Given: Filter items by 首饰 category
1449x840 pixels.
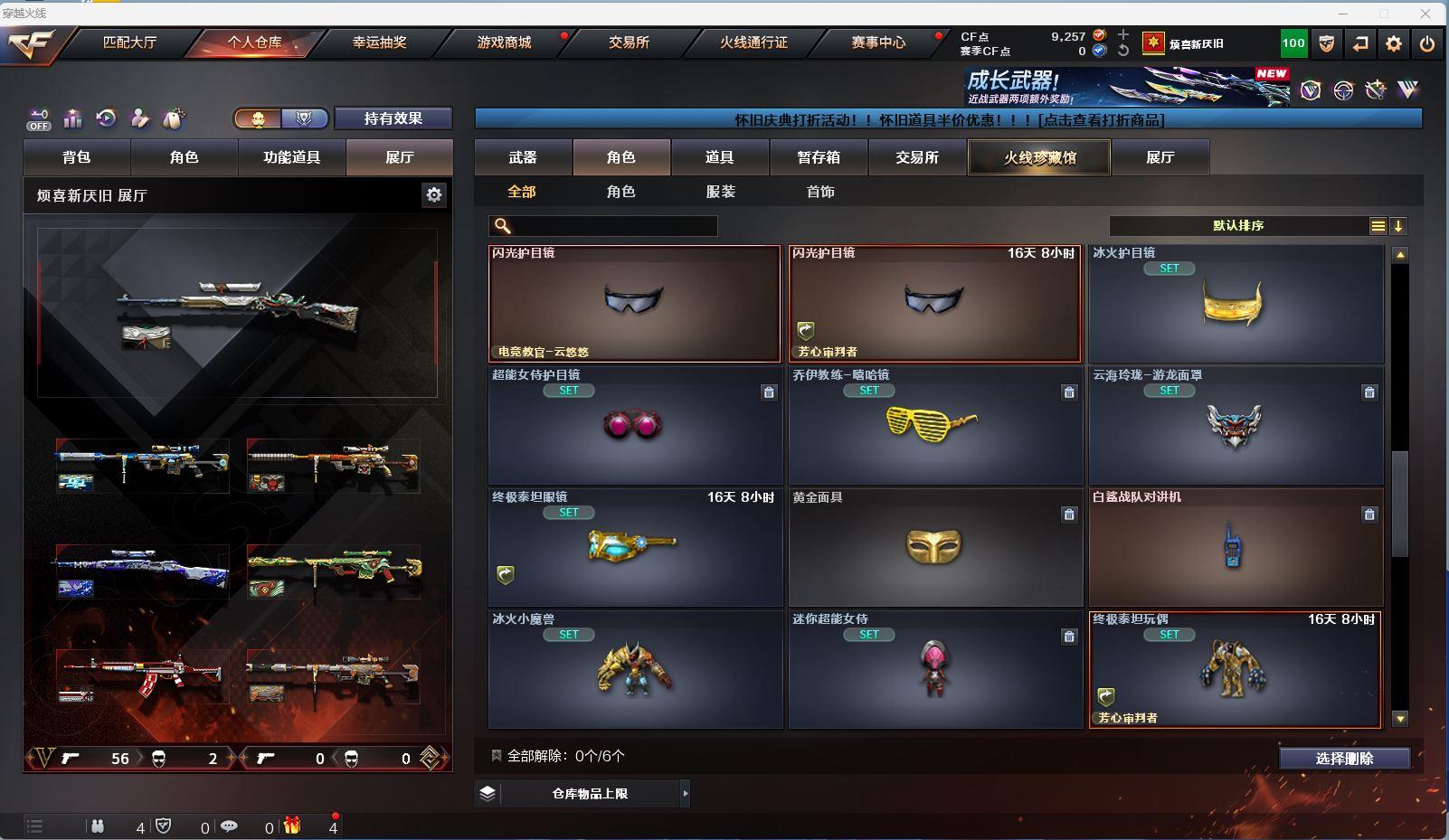Looking at the screenshot, I should coord(820,192).
